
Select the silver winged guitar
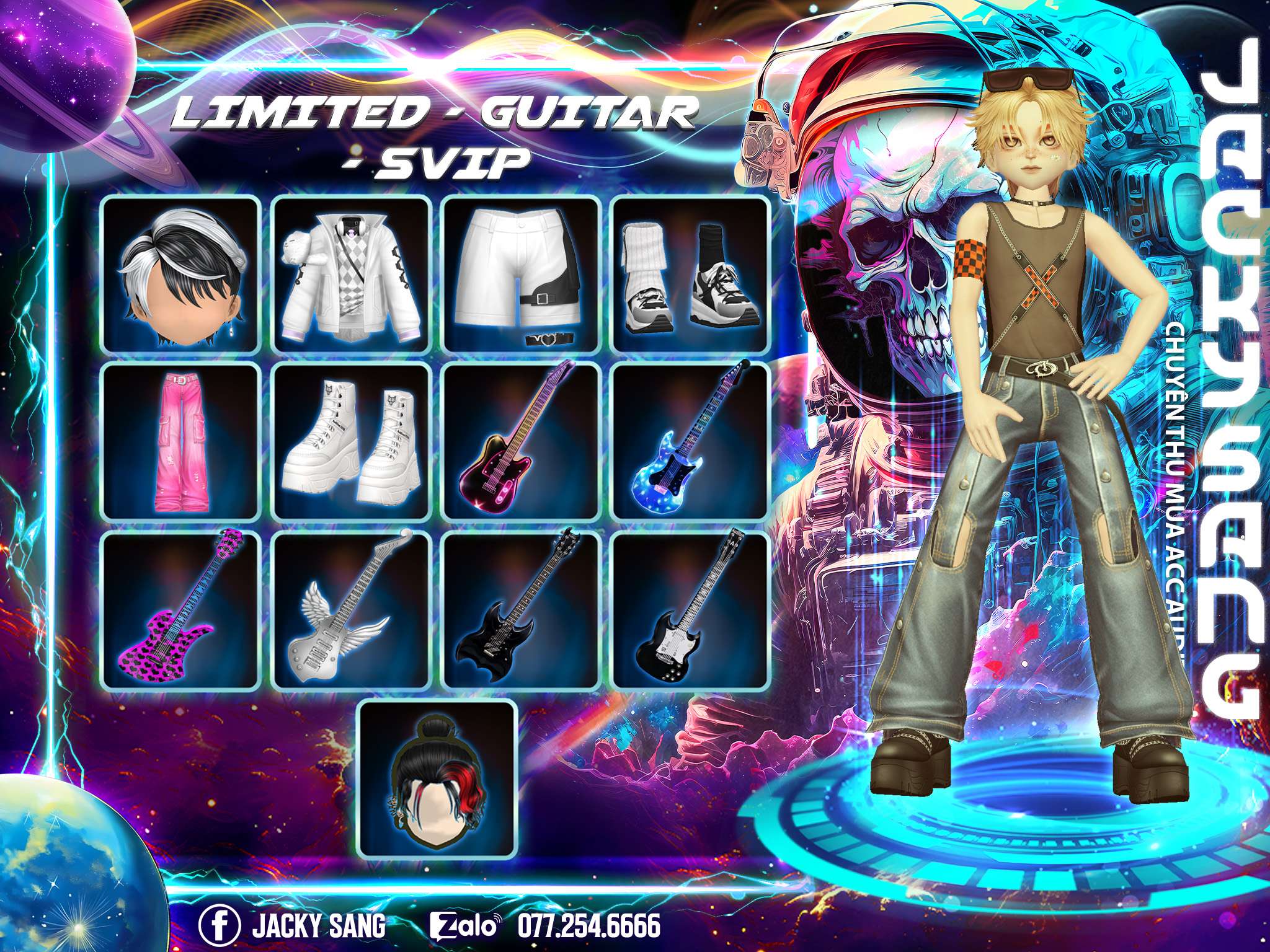pyautogui.click(x=352, y=610)
